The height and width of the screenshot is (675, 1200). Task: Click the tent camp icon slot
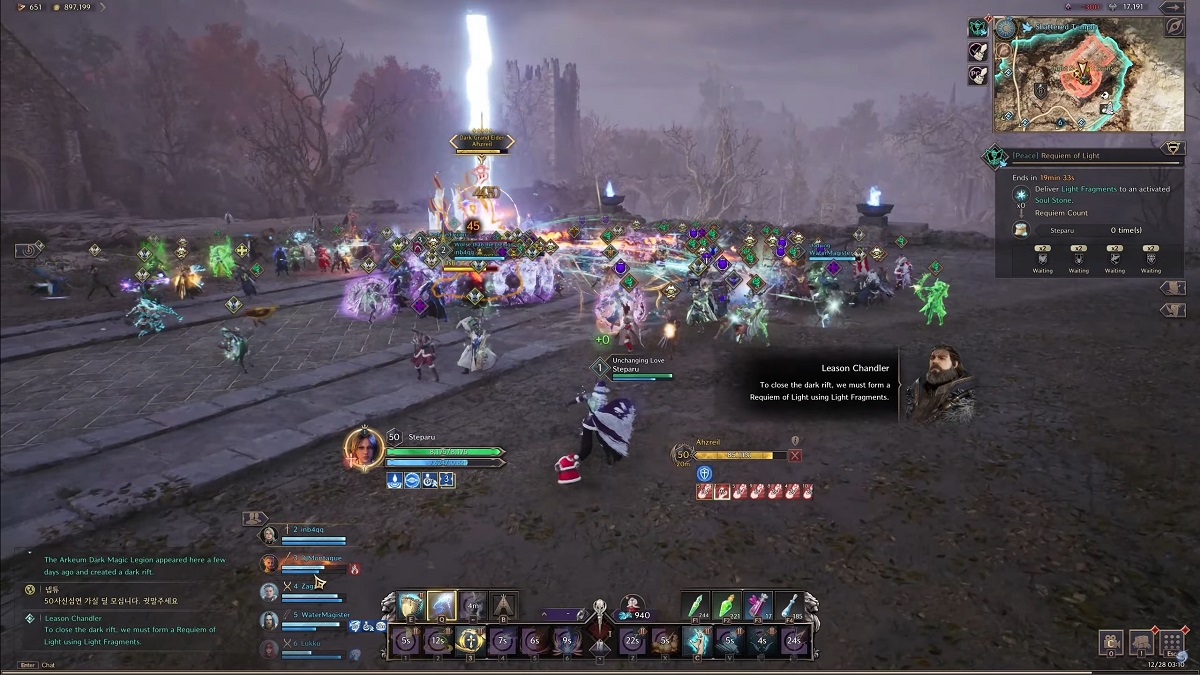(x=503, y=605)
